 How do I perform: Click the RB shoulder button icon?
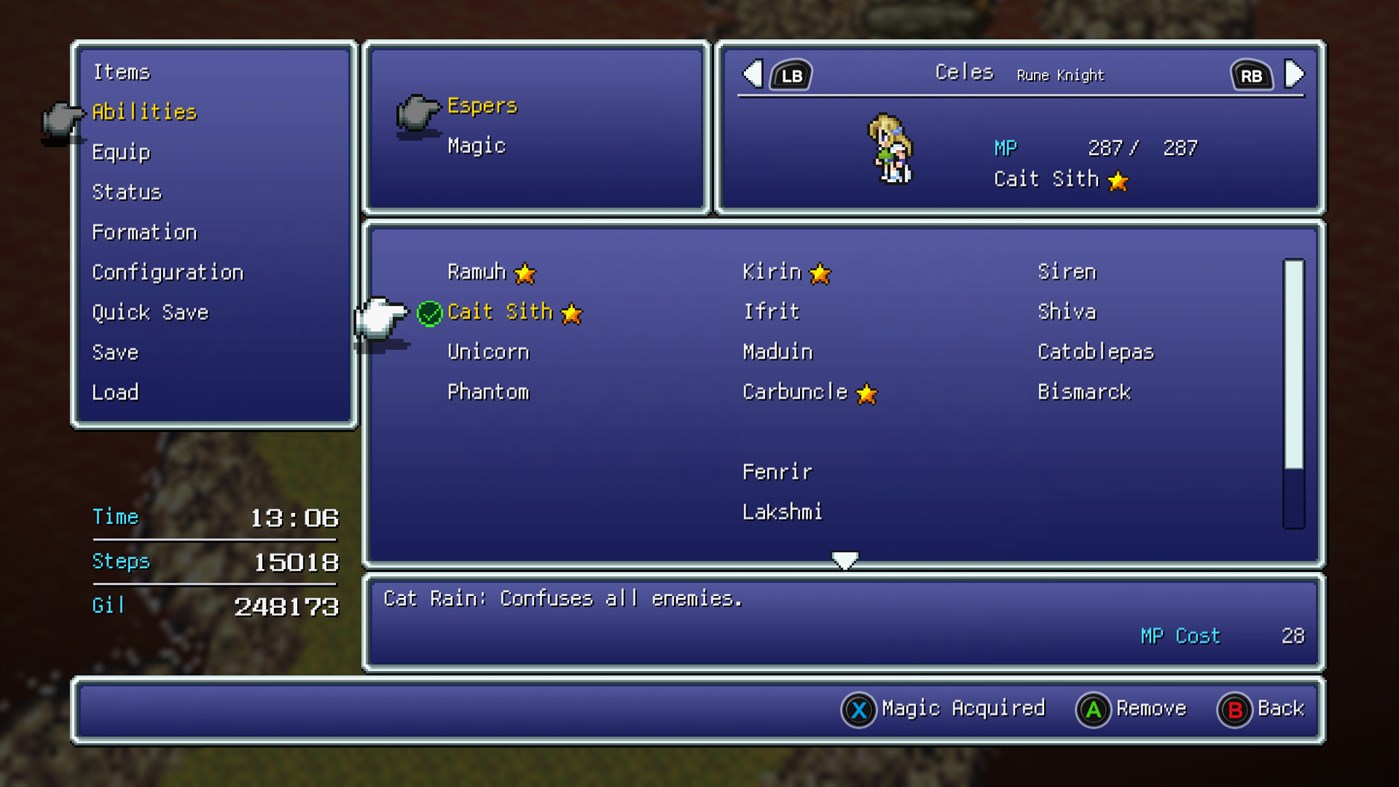coord(1250,73)
